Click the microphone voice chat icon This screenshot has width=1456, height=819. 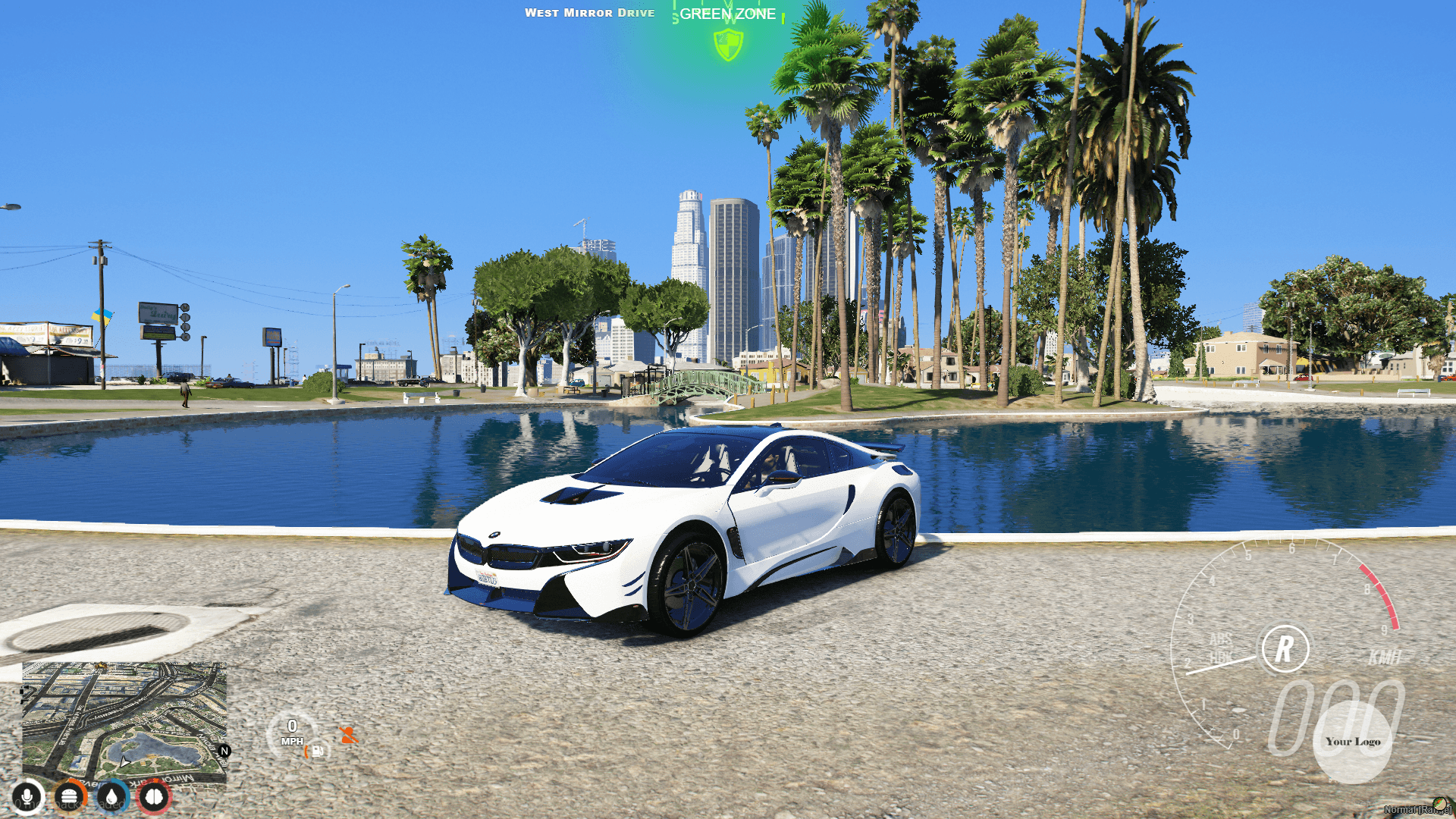click(27, 798)
